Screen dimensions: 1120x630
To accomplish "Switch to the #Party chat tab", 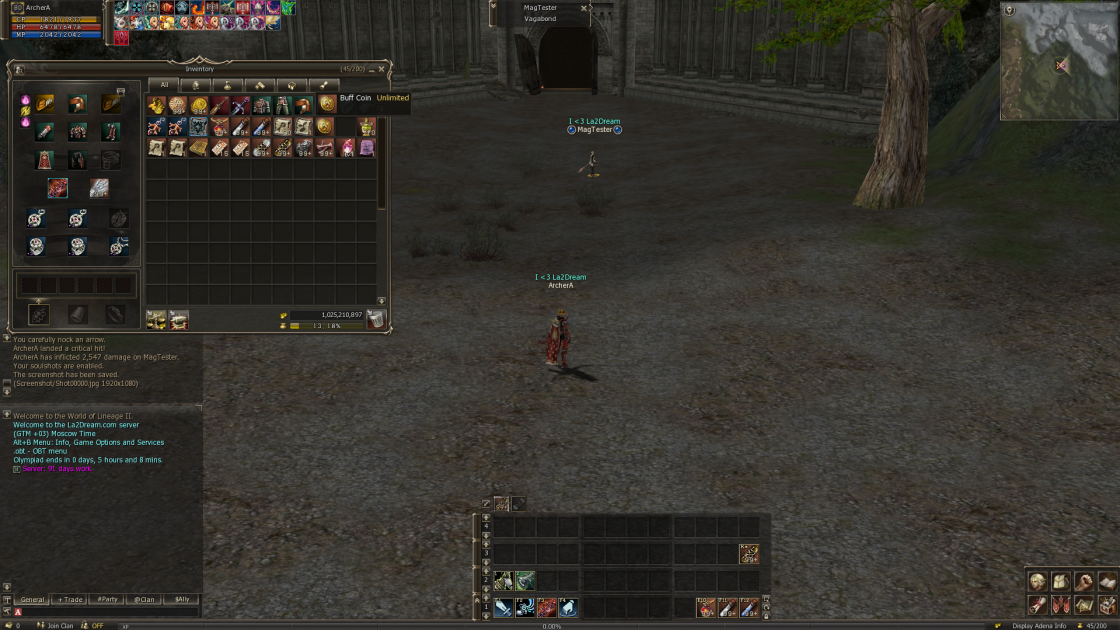I will [x=107, y=599].
